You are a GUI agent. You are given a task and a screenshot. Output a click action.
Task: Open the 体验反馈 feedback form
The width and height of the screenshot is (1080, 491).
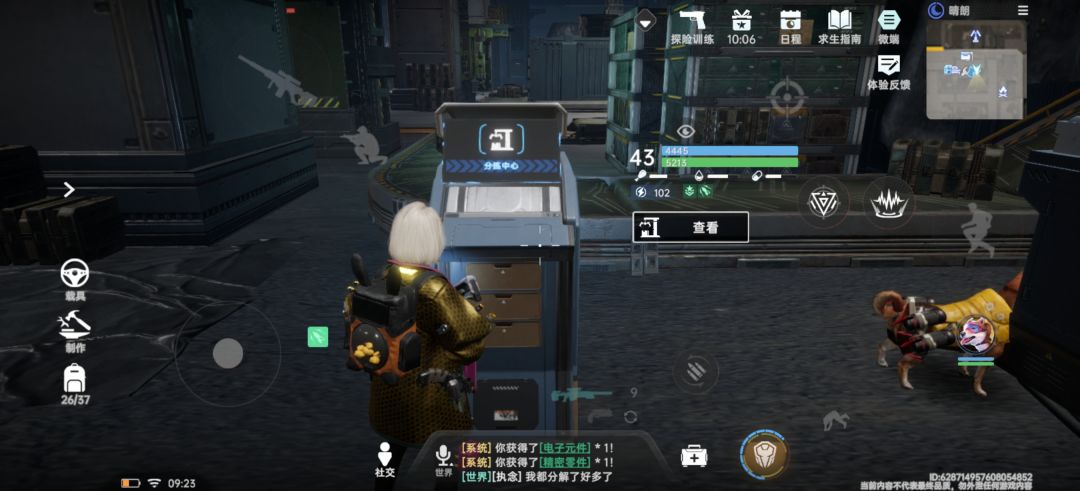pos(888,72)
